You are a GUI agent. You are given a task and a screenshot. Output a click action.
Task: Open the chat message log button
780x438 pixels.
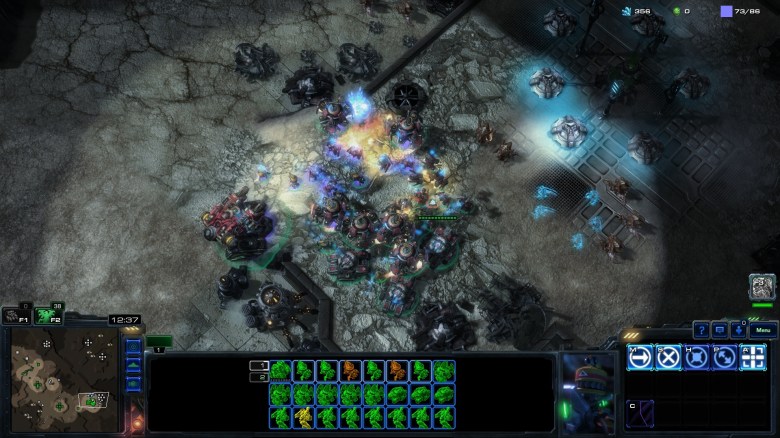719,330
